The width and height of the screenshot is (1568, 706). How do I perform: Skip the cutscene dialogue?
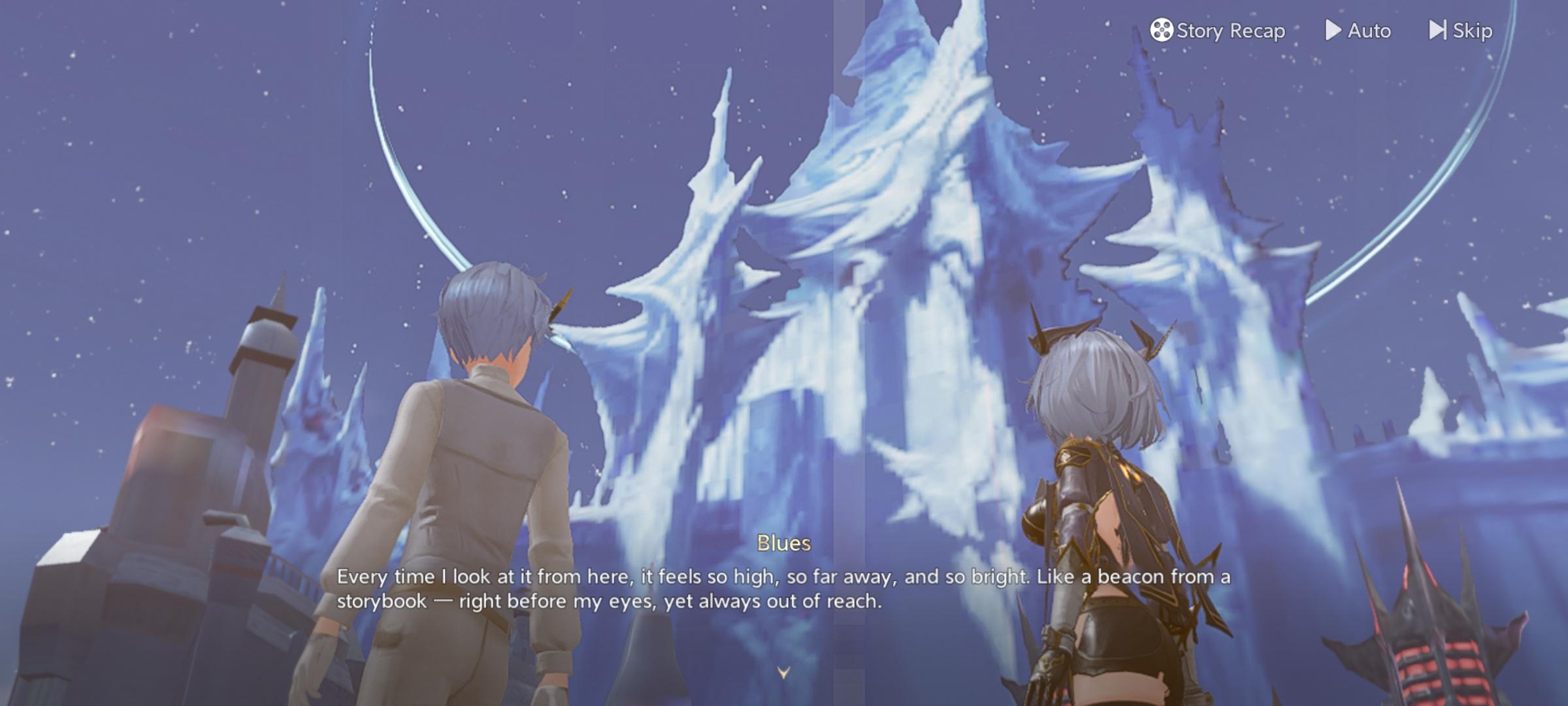click(1460, 31)
